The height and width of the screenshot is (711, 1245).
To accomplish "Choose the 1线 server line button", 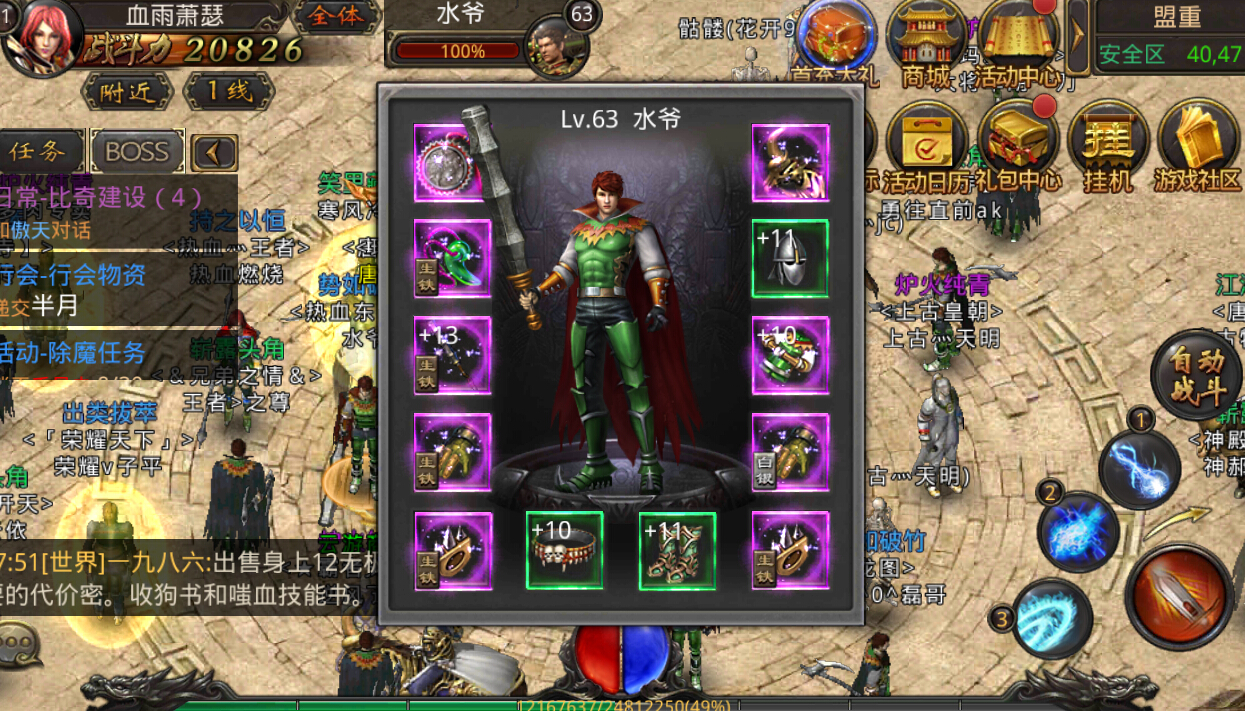I will pos(229,92).
